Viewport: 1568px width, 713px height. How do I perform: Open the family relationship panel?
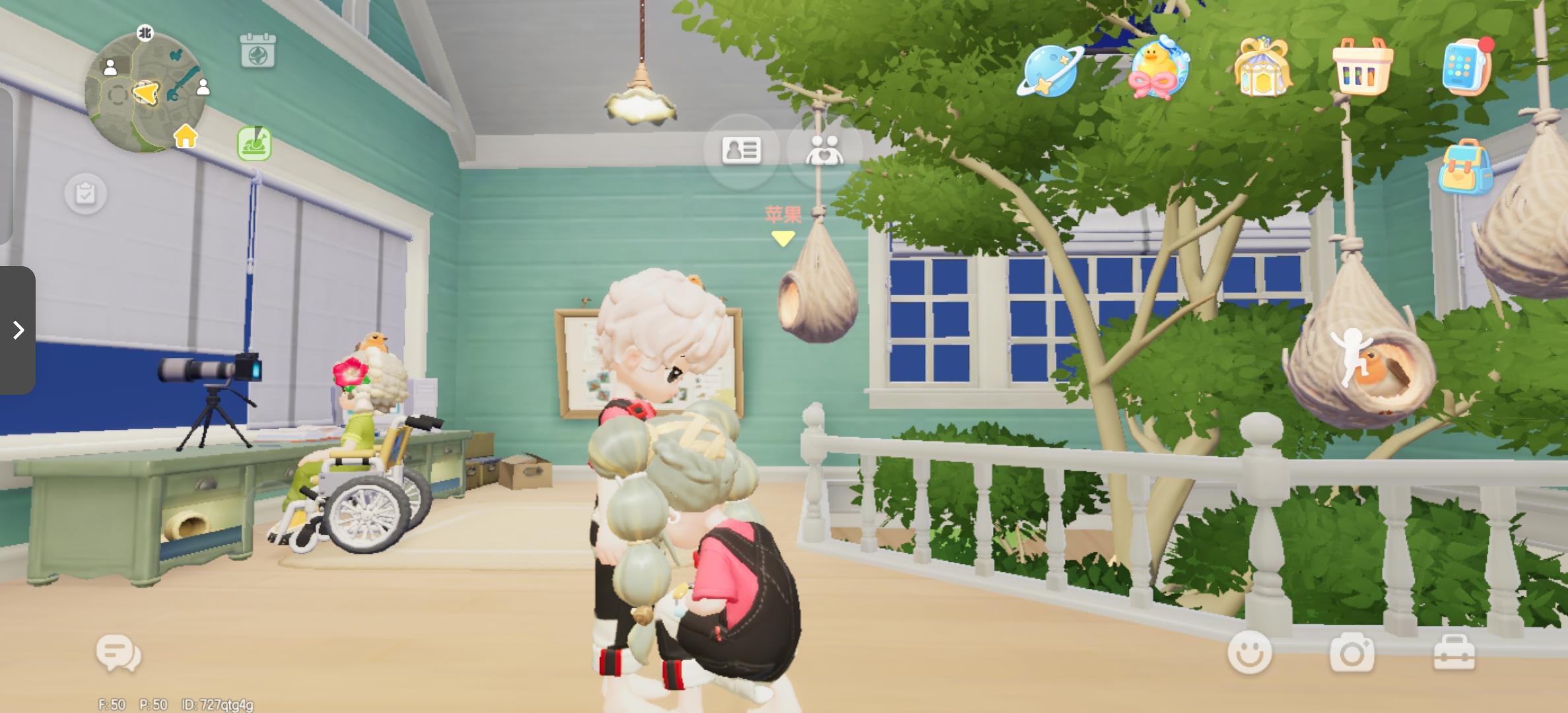(x=824, y=151)
